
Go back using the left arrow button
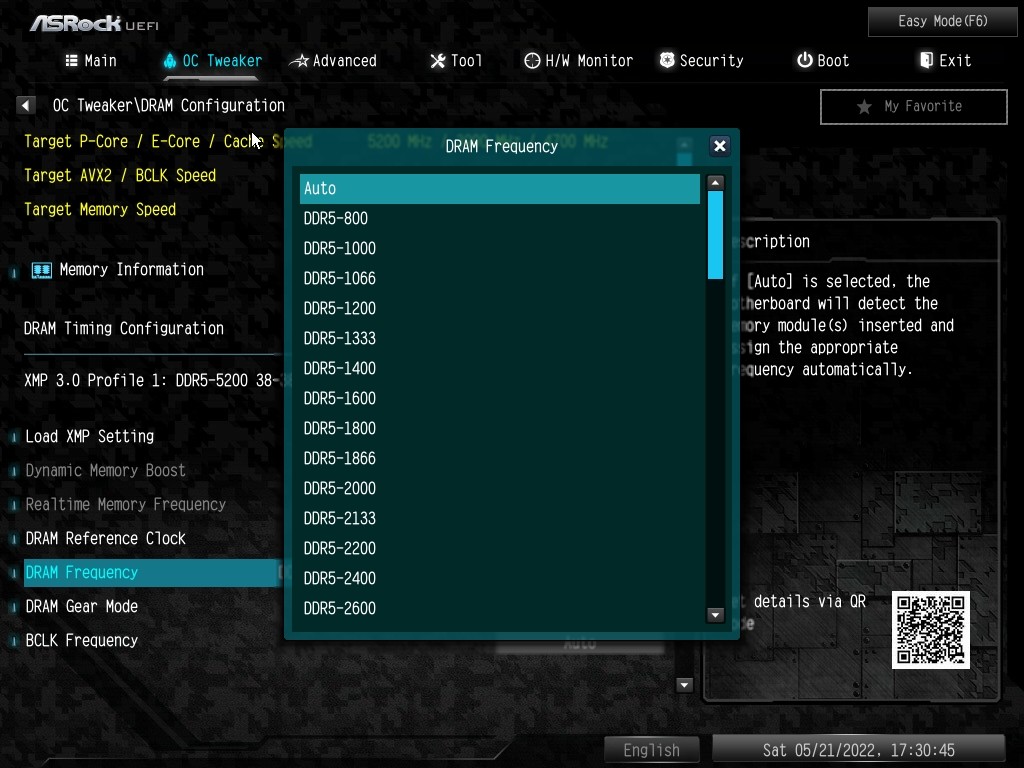26,105
